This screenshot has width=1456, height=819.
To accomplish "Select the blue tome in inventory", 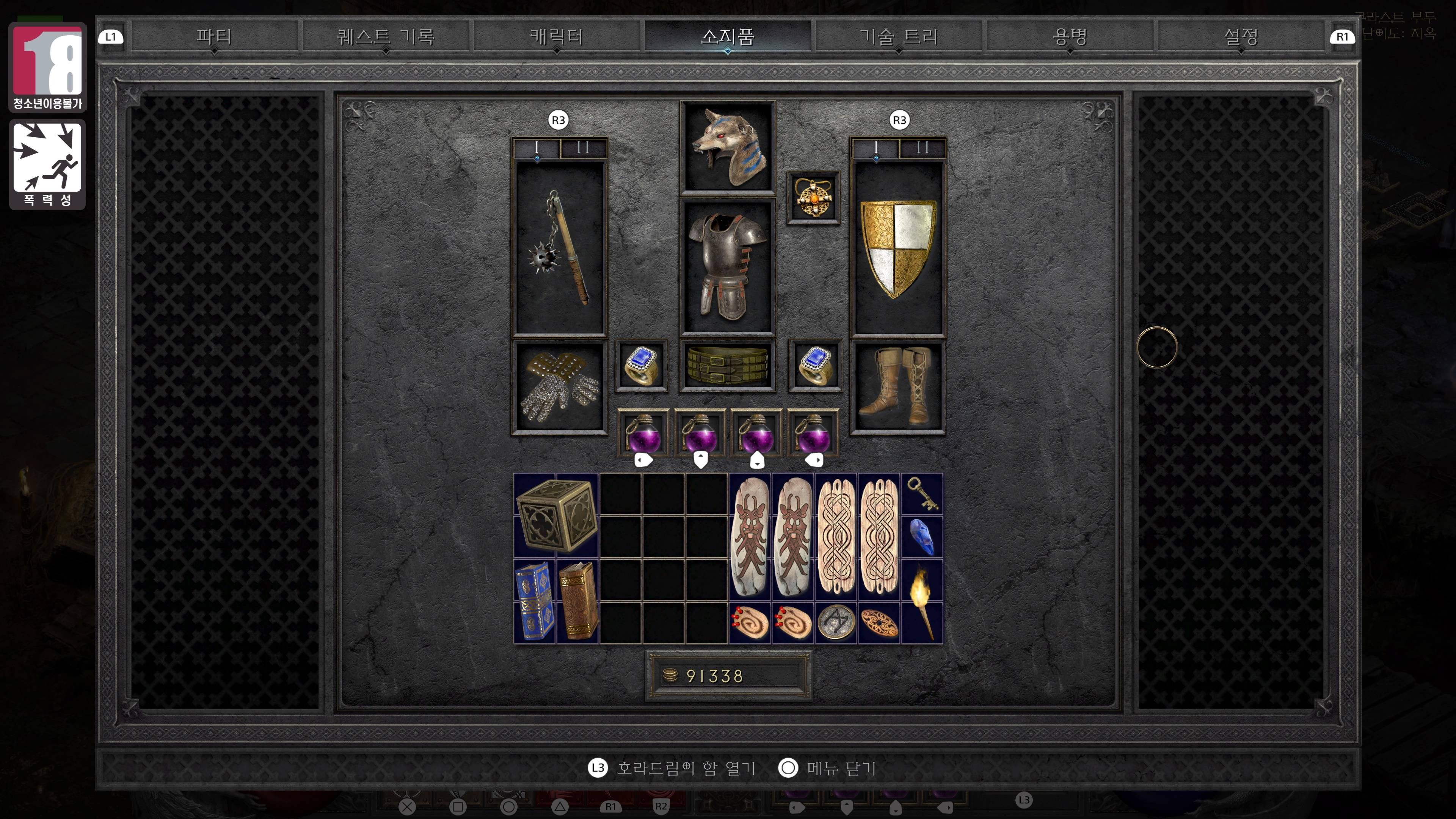I will (535, 601).
